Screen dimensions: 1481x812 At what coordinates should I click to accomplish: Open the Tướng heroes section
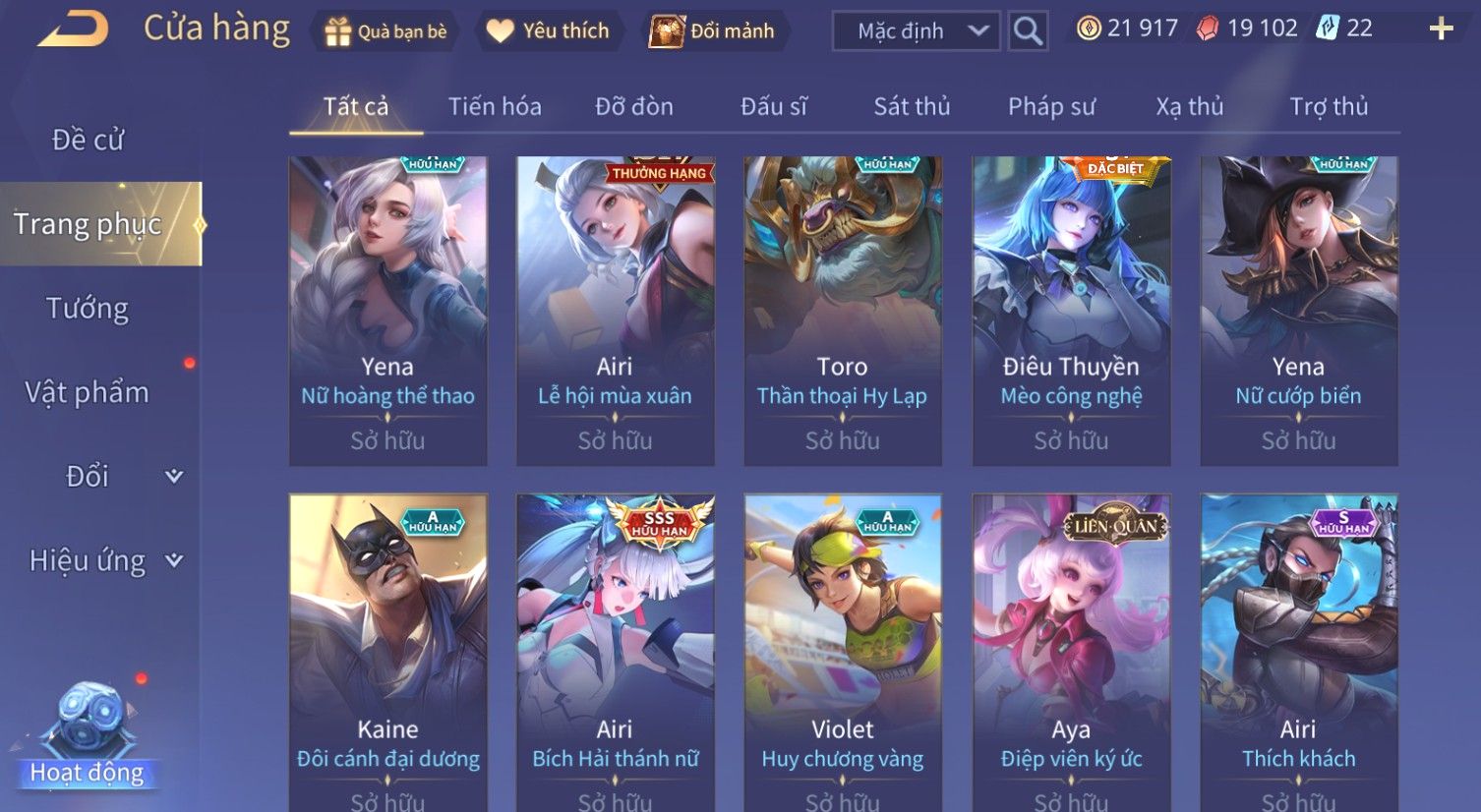[88, 309]
